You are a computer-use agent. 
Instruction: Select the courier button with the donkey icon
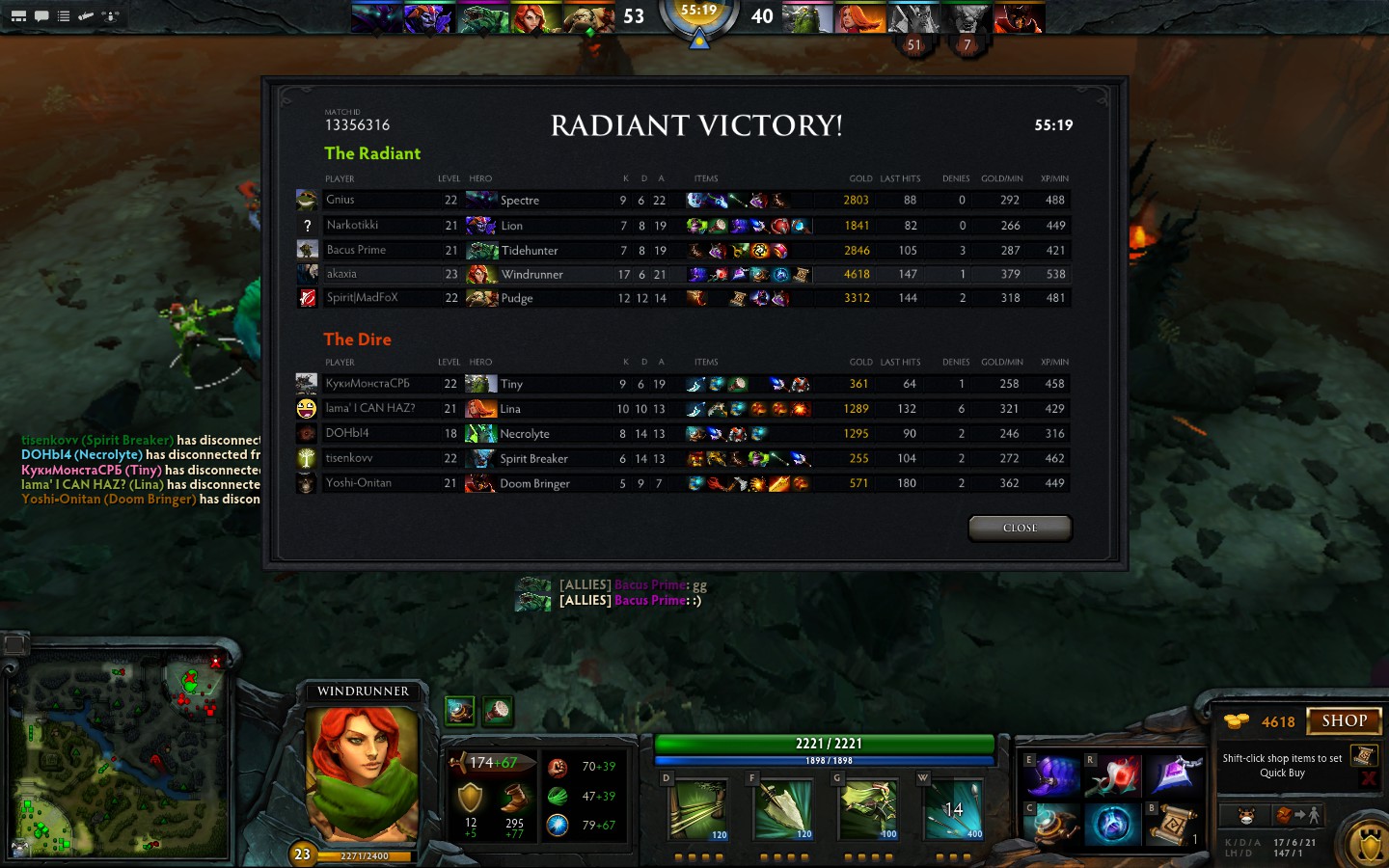(x=1246, y=816)
